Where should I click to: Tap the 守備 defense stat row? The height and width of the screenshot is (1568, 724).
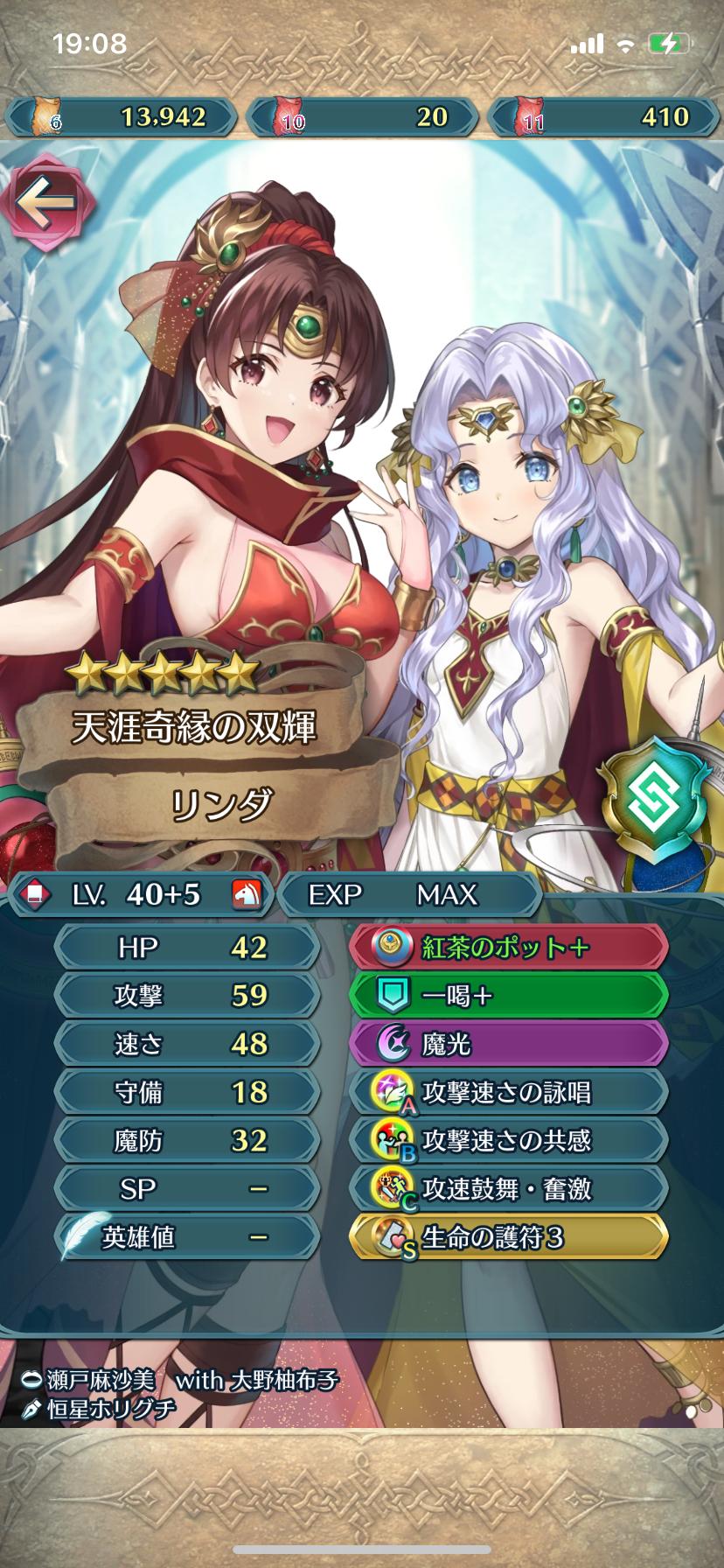coord(187,1092)
